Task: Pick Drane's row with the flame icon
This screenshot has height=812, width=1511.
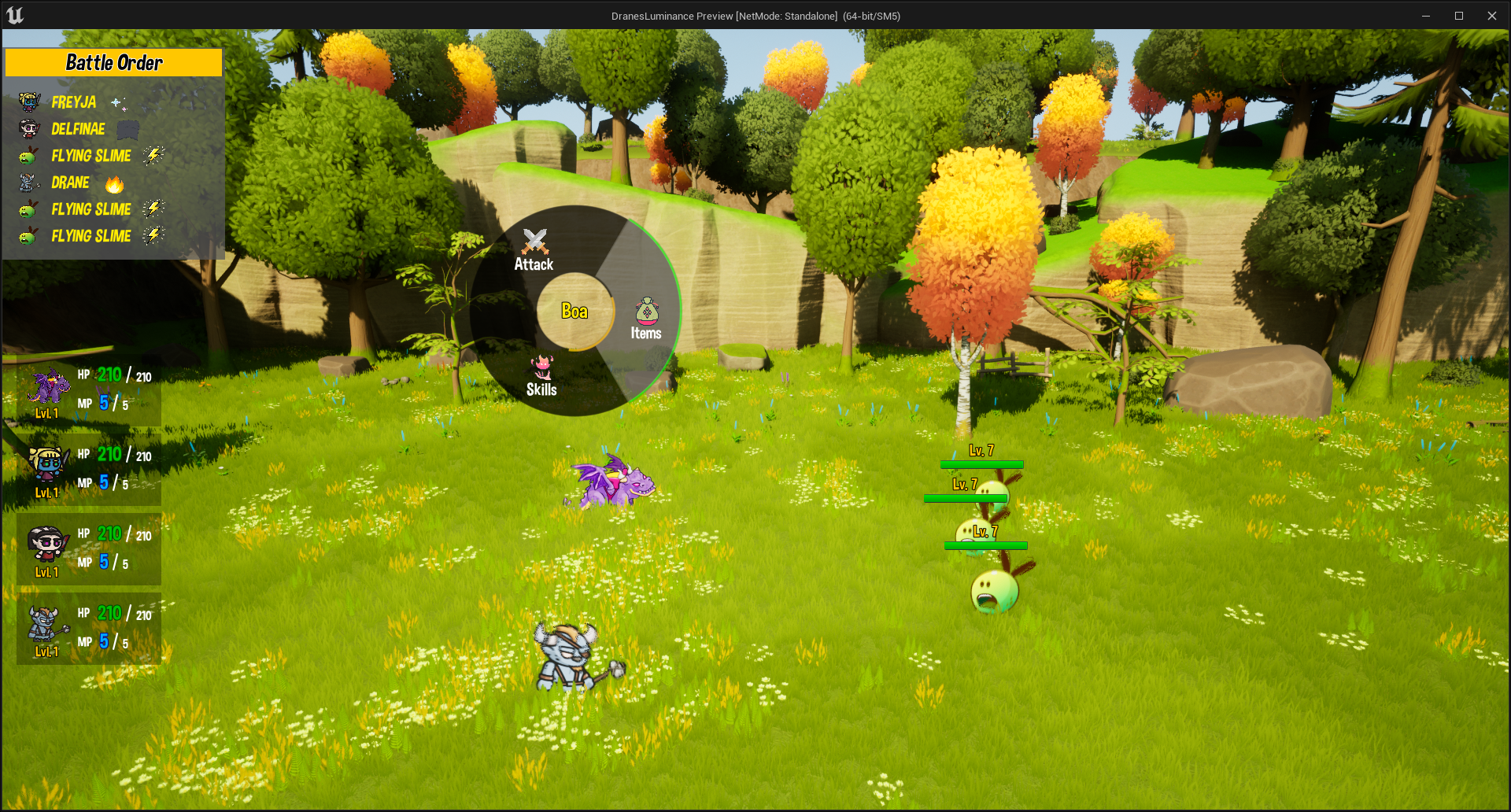Action: click(x=71, y=183)
